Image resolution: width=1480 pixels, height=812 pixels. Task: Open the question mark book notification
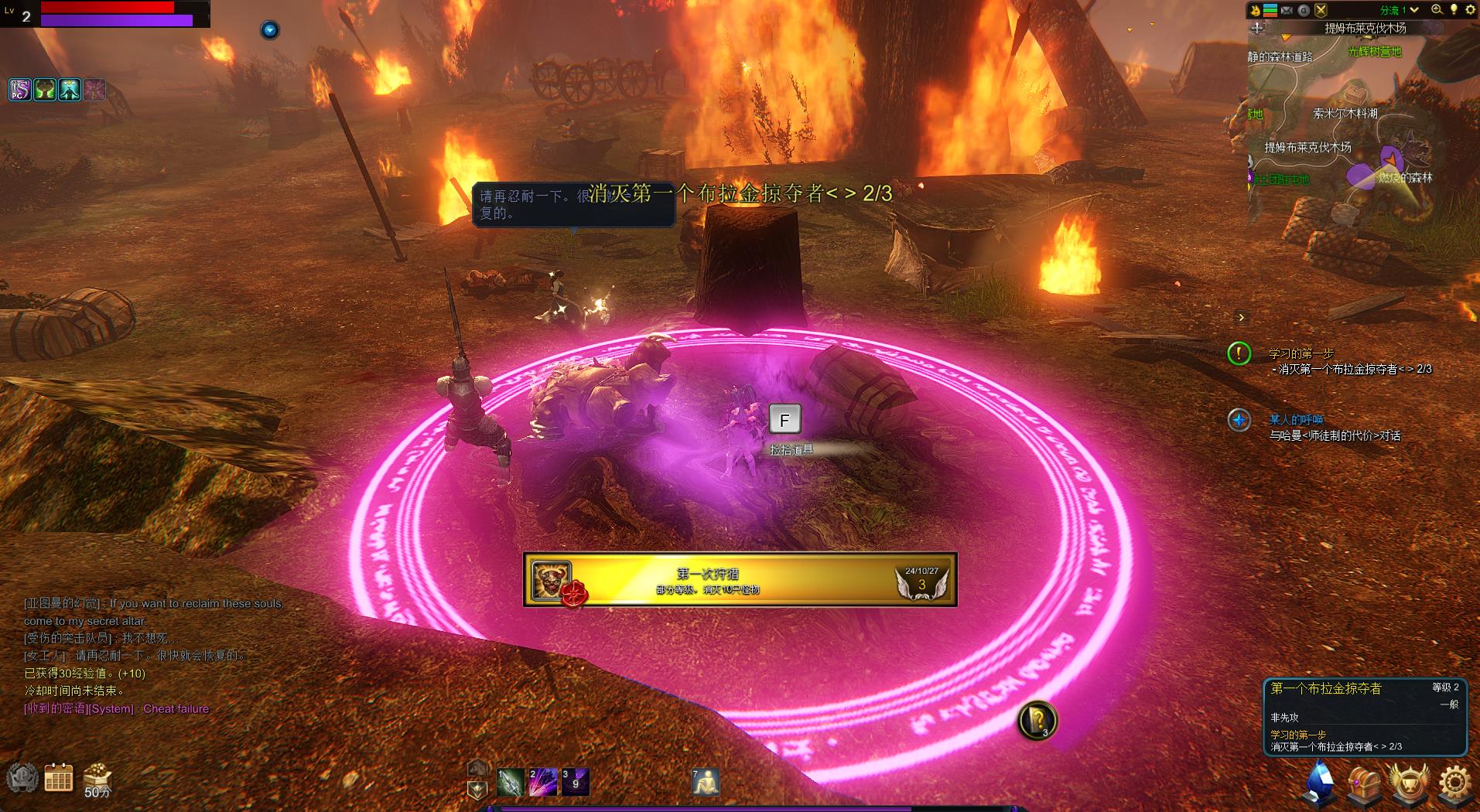click(x=1037, y=720)
